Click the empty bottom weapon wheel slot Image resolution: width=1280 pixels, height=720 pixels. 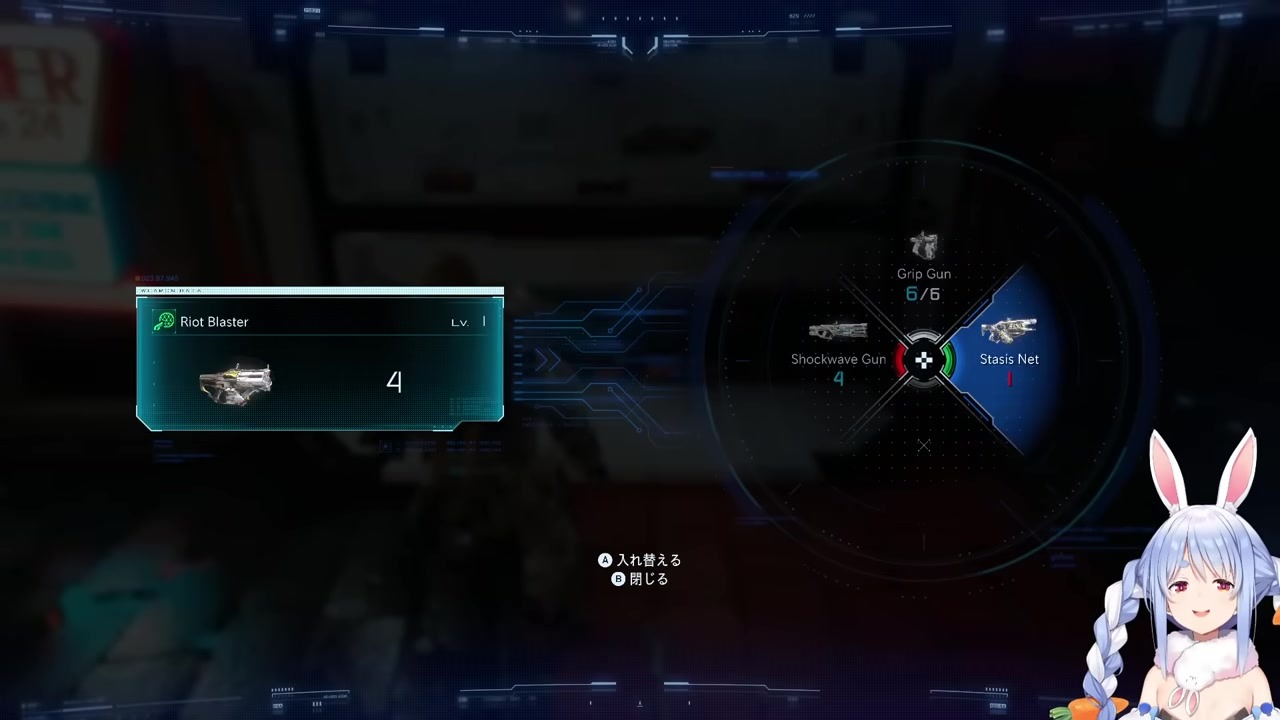pyautogui.click(x=923, y=446)
